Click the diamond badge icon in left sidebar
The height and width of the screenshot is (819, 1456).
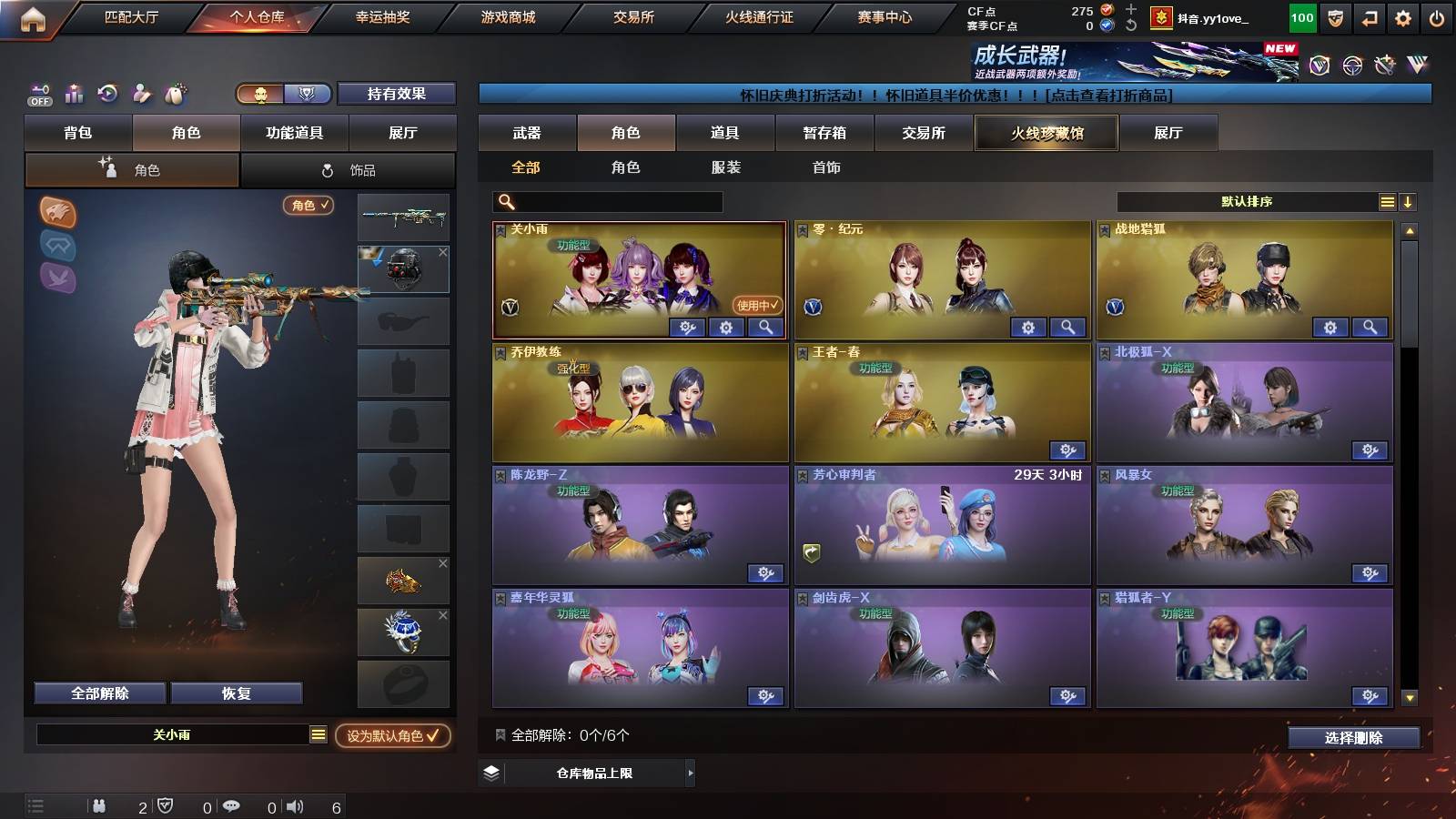(x=57, y=248)
